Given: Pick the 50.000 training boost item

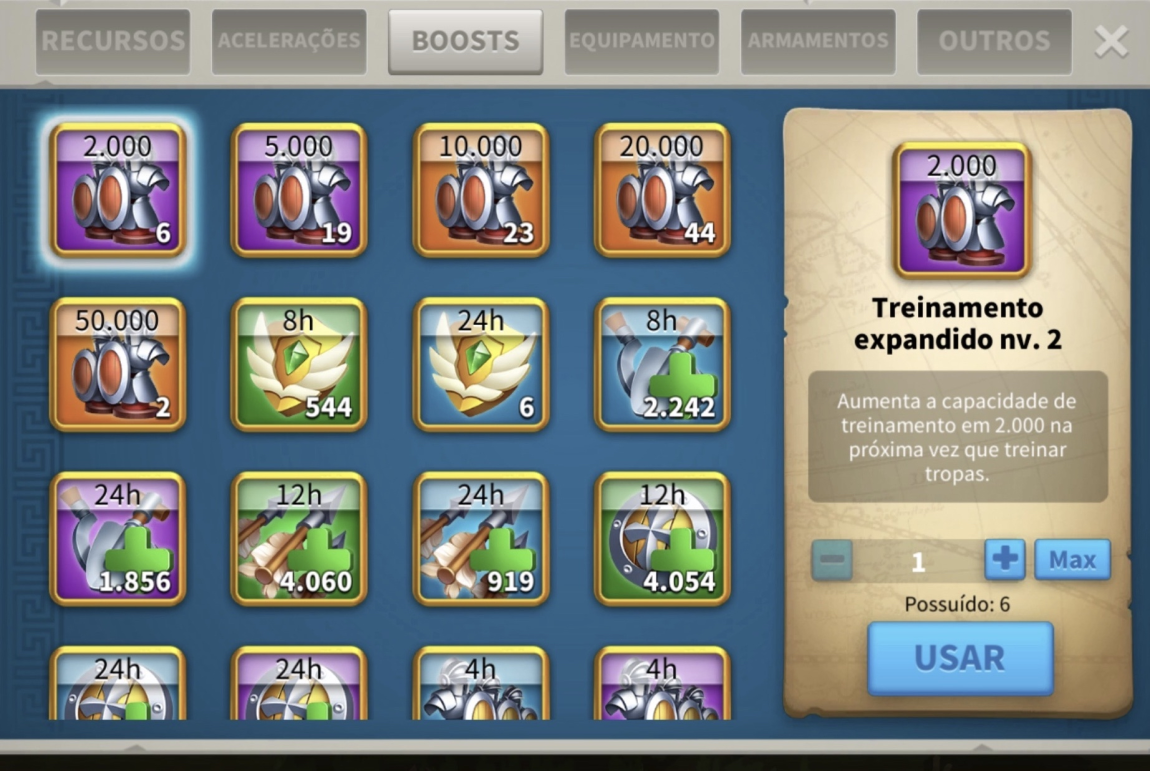Looking at the screenshot, I should 118,364.
